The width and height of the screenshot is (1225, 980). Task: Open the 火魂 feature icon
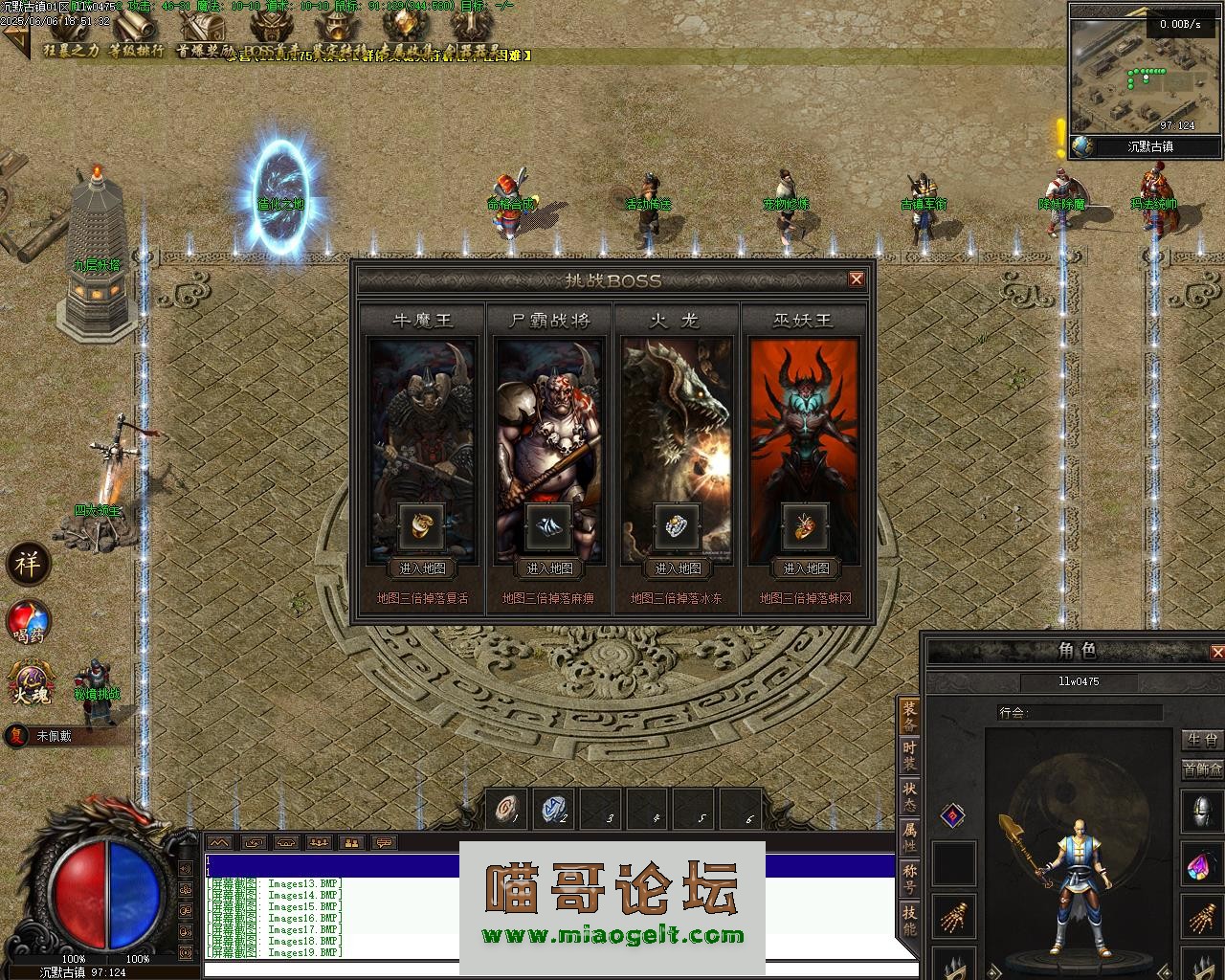[29, 682]
